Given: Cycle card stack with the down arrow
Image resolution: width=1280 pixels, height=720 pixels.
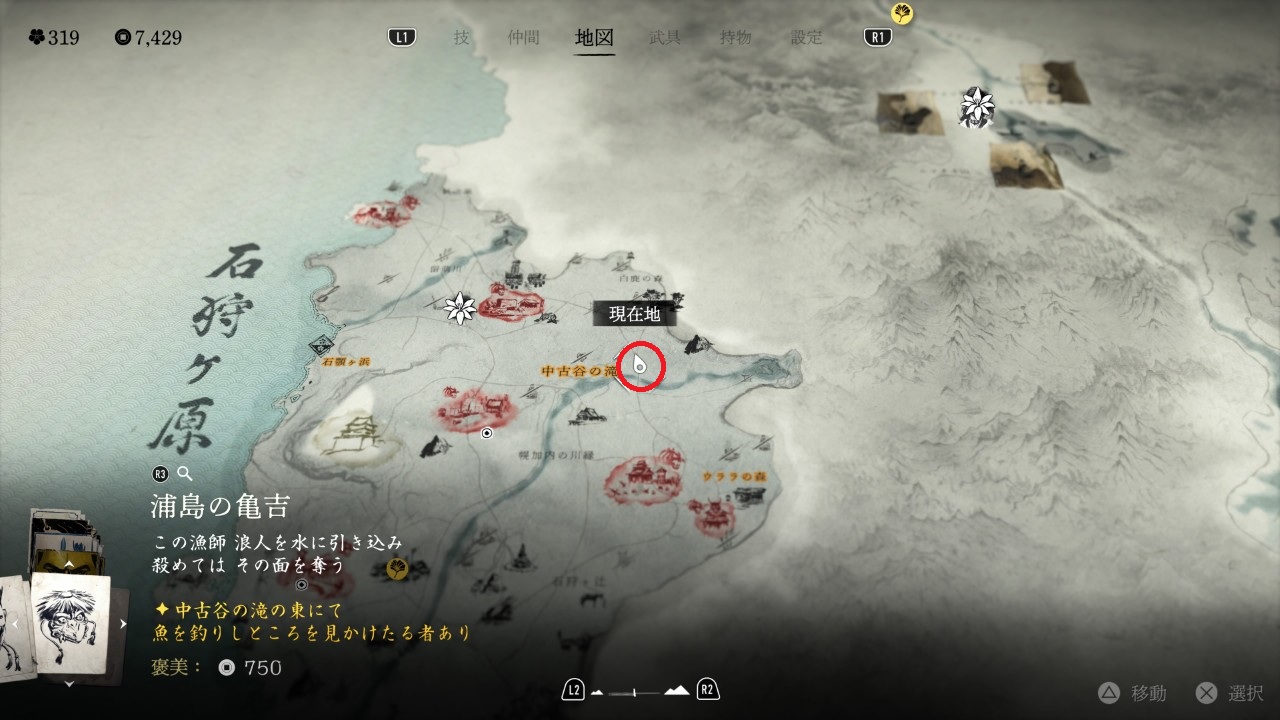Looking at the screenshot, I should point(69,684).
